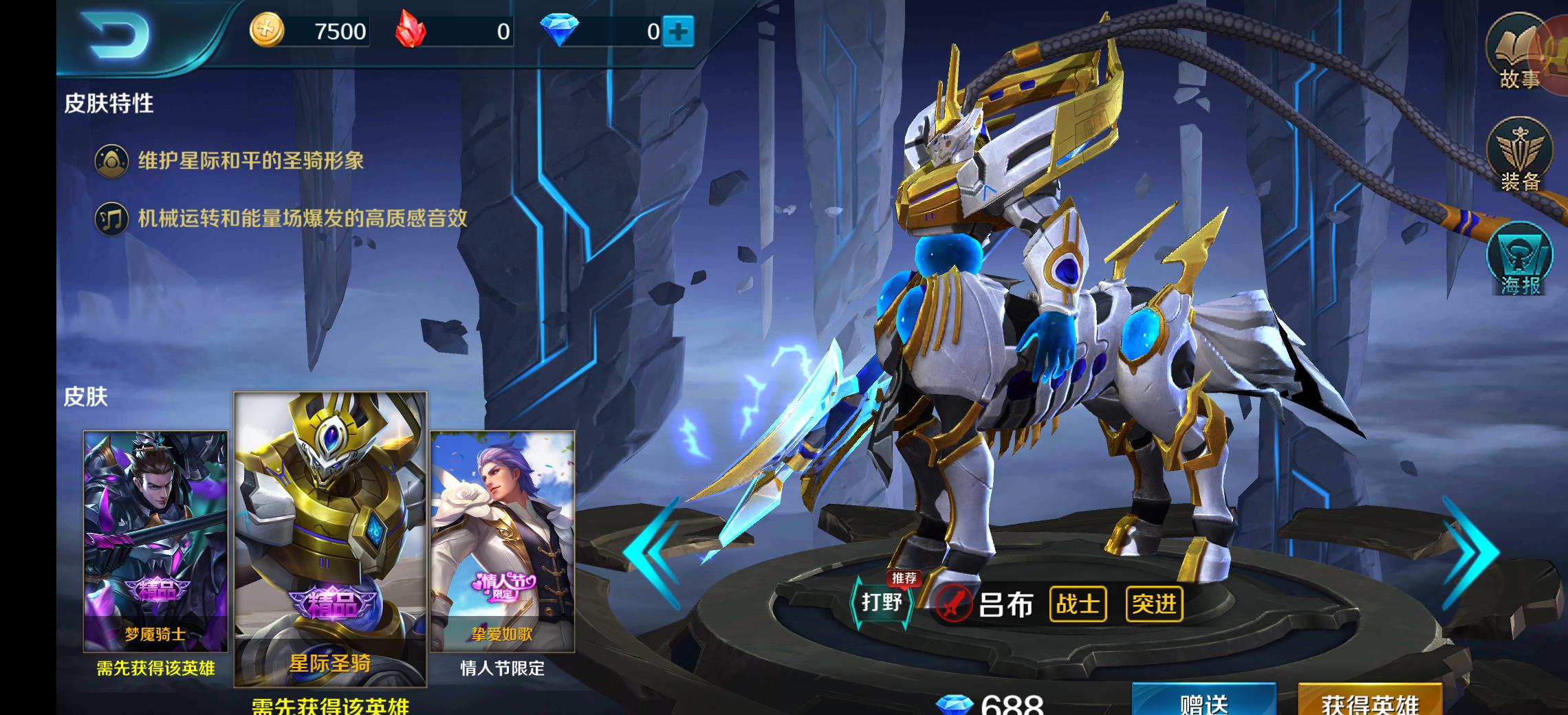
Task: Add diamonds with the blue plus button
Action: point(678,32)
